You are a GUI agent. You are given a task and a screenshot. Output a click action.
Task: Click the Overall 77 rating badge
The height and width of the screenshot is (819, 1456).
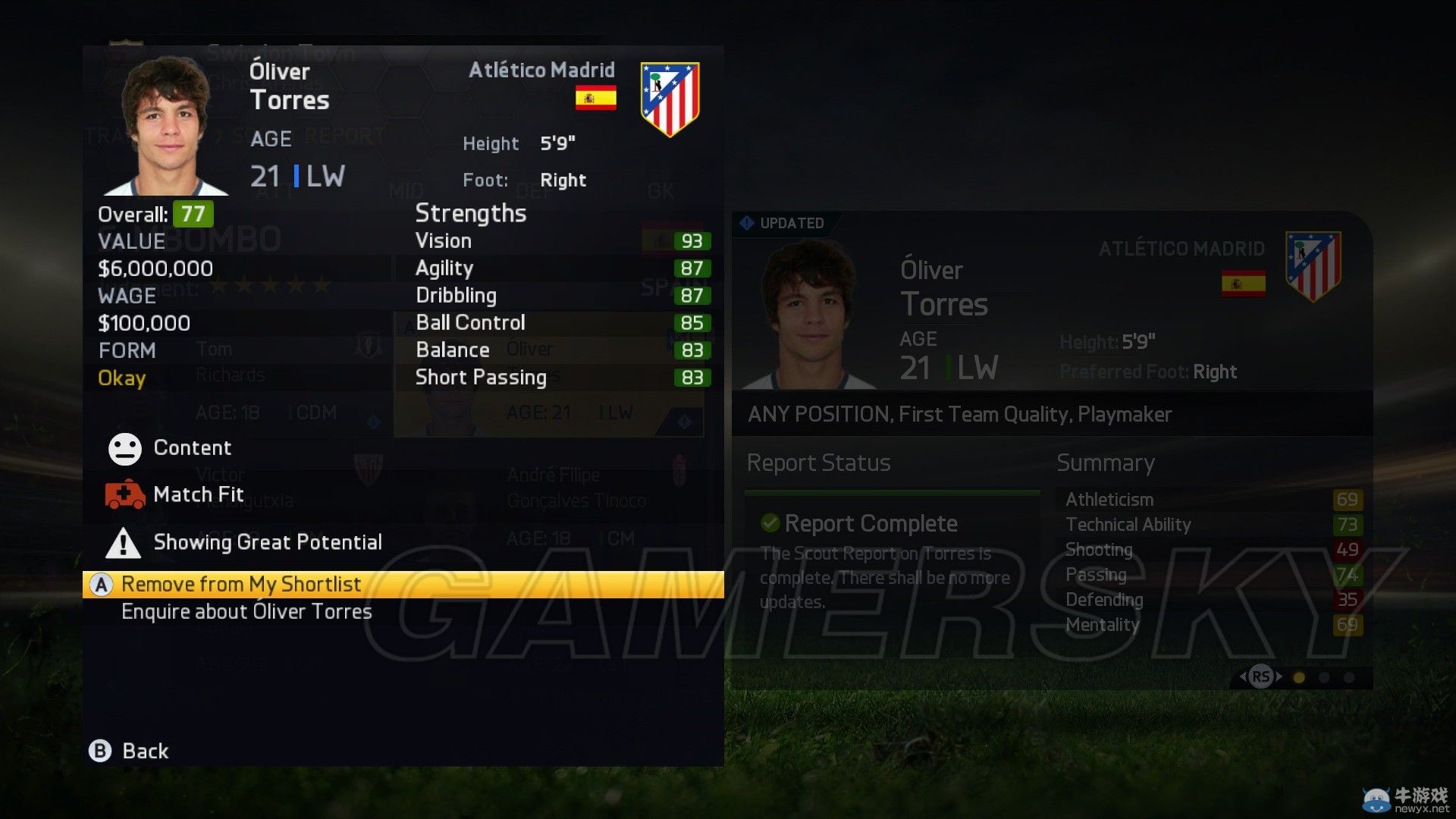[x=194, y=215]
